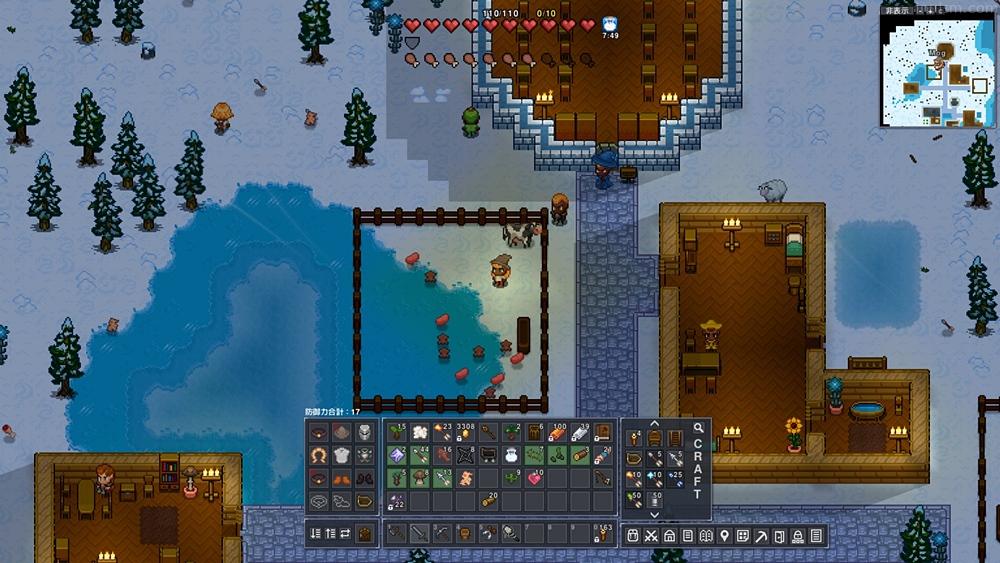This screenshot has height=563, width=1000.
Task: Select the stack of 20 wood logs
Action: [x=489, y=500]
